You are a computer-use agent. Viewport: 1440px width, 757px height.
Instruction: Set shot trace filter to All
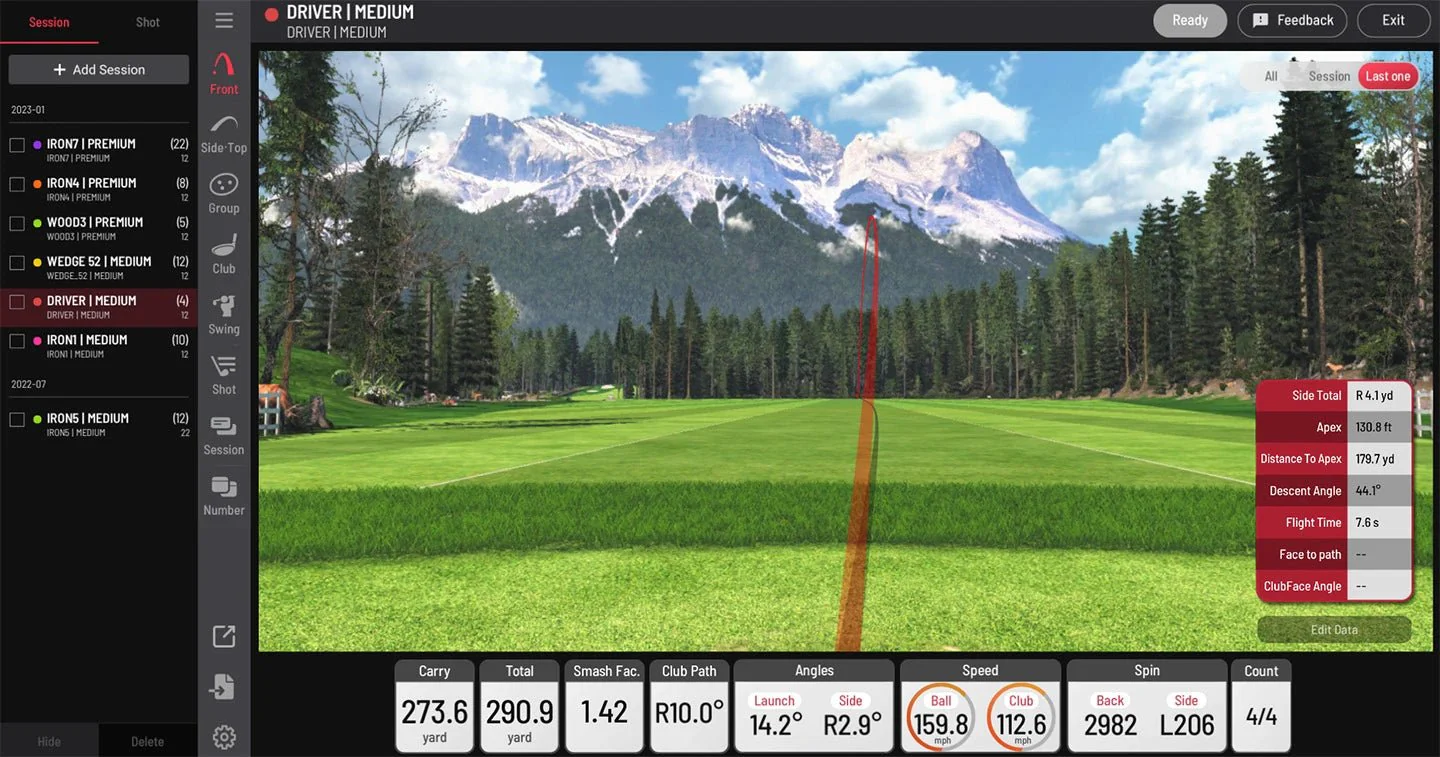[1270, 75]
